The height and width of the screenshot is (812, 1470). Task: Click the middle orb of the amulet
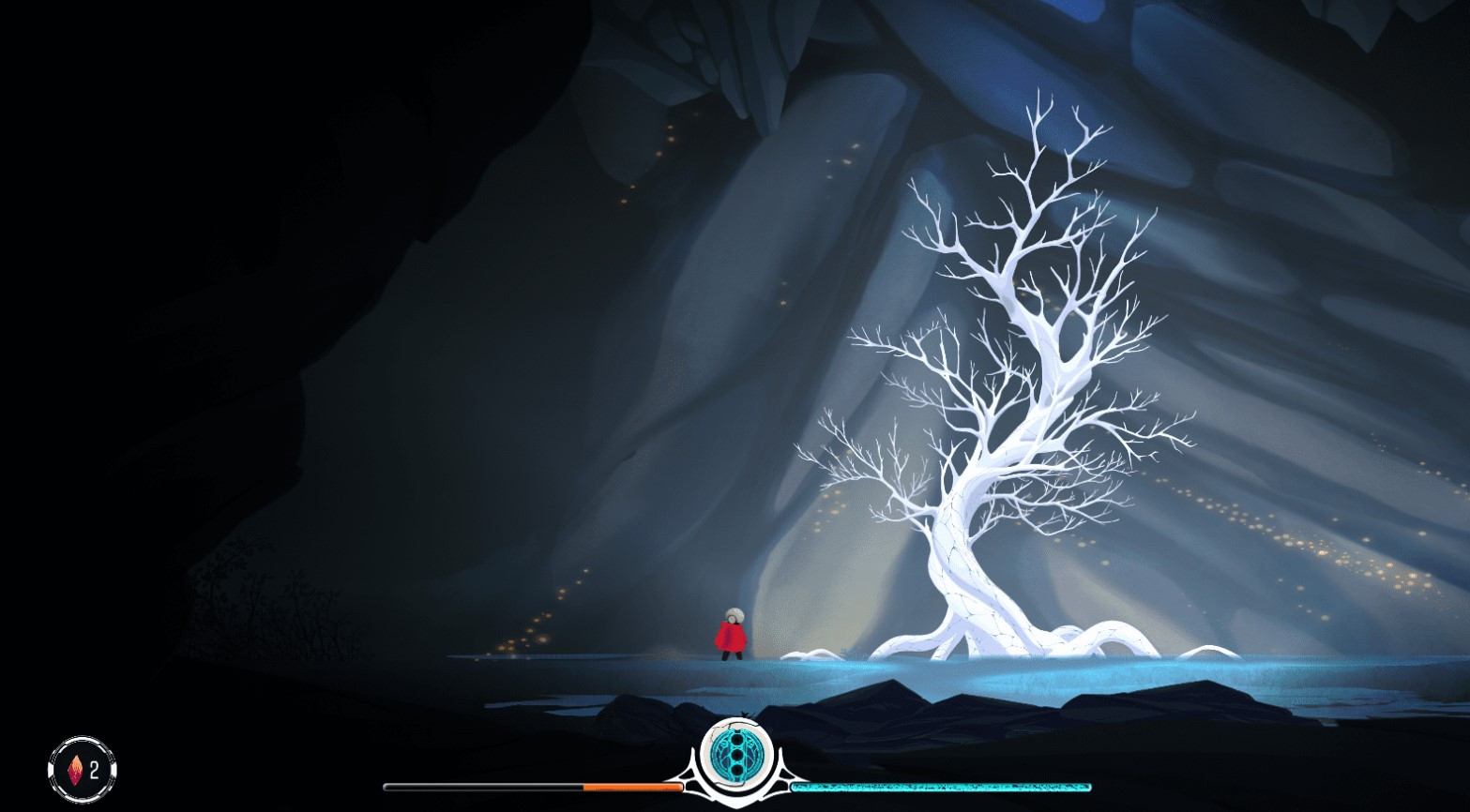738,756
